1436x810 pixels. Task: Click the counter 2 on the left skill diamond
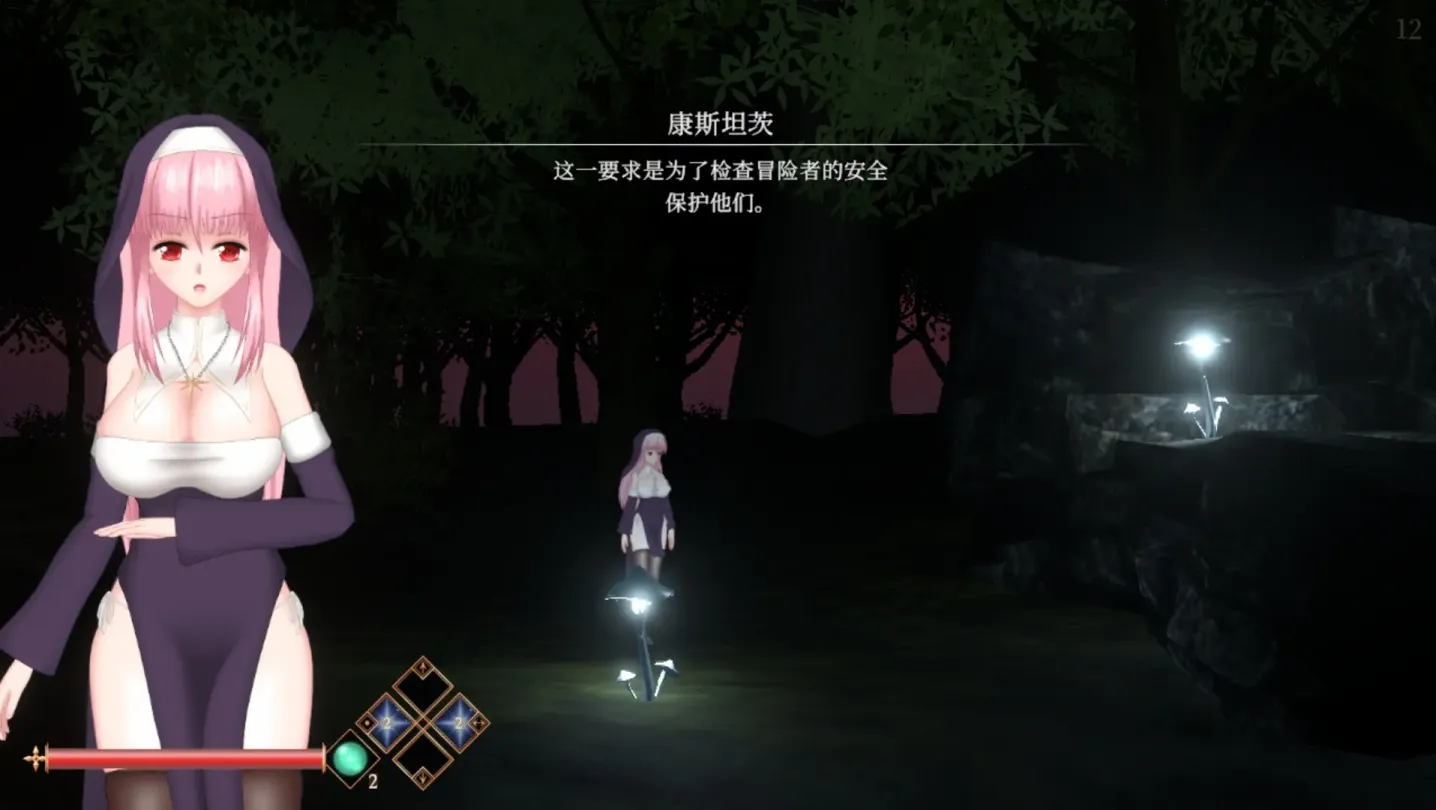pyautogui.click(x=386, y=722)
